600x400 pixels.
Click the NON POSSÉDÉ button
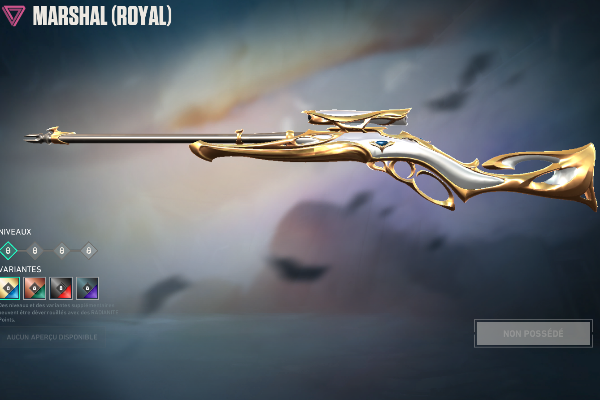tap(533, 333)
